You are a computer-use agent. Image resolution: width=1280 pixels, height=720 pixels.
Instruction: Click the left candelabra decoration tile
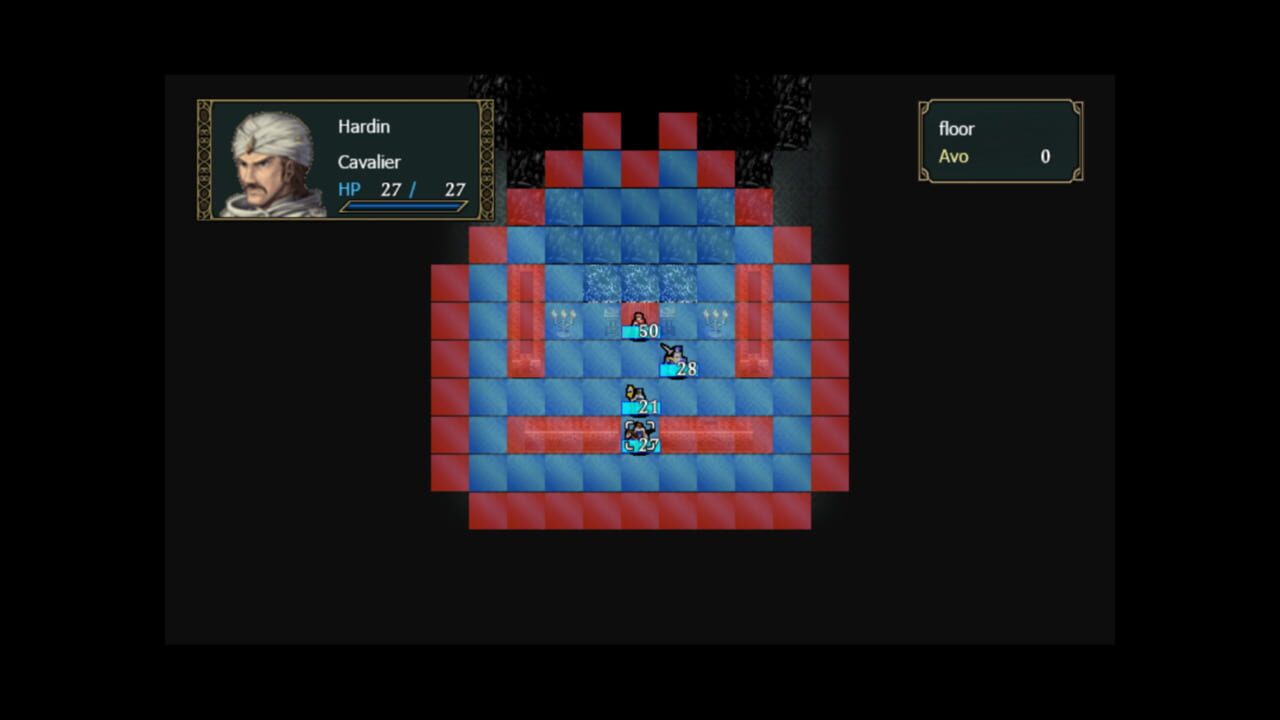coord(564,320)
